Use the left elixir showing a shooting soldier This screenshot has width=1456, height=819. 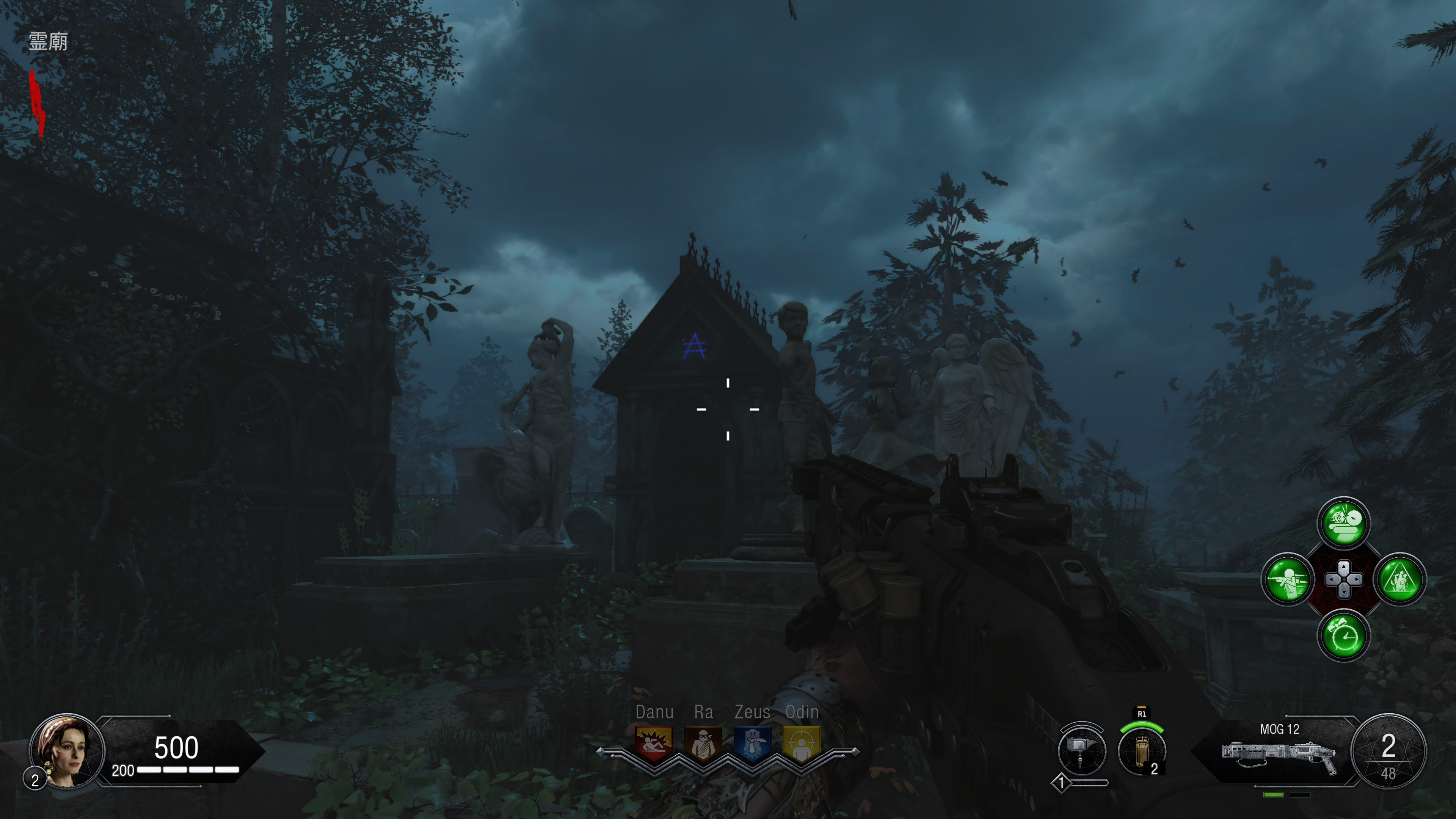pyautogui.click(x=1288, y=579)
